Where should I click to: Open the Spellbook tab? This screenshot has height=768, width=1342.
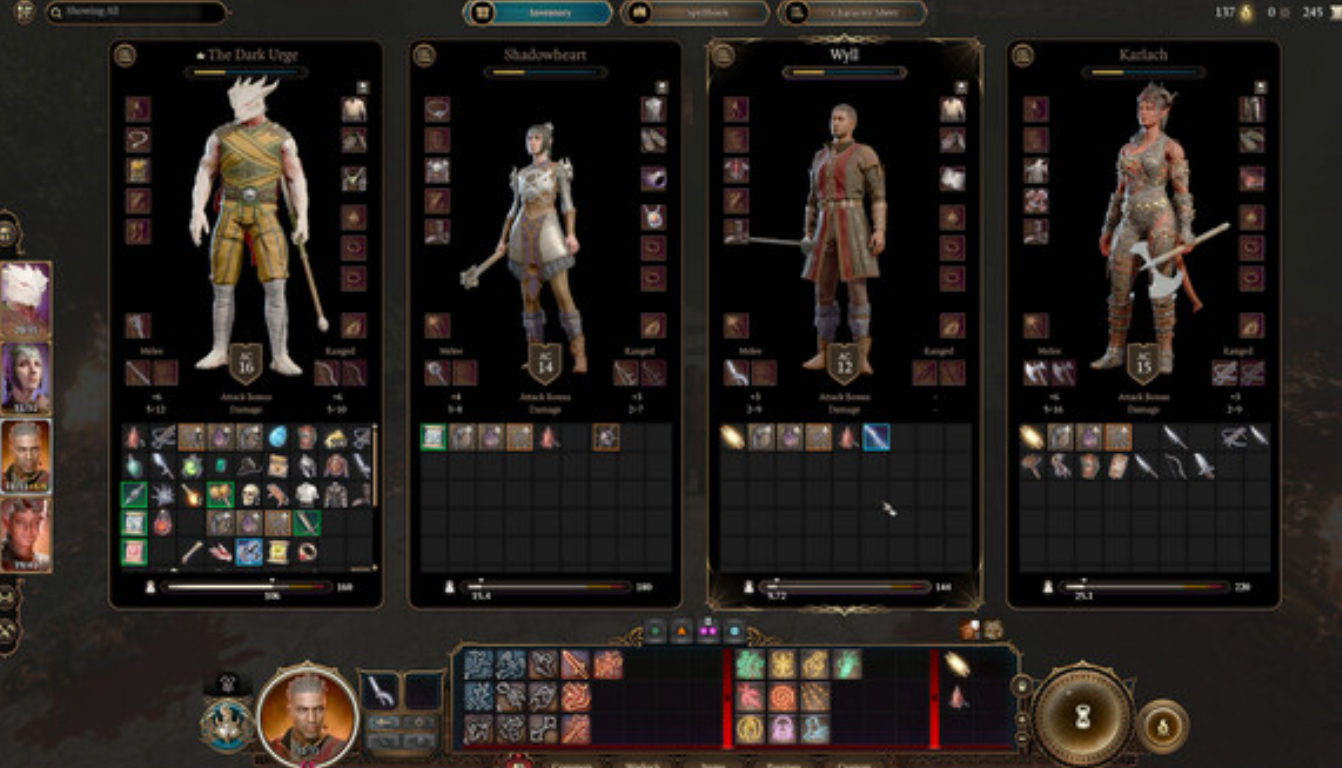tap(695, 13)
